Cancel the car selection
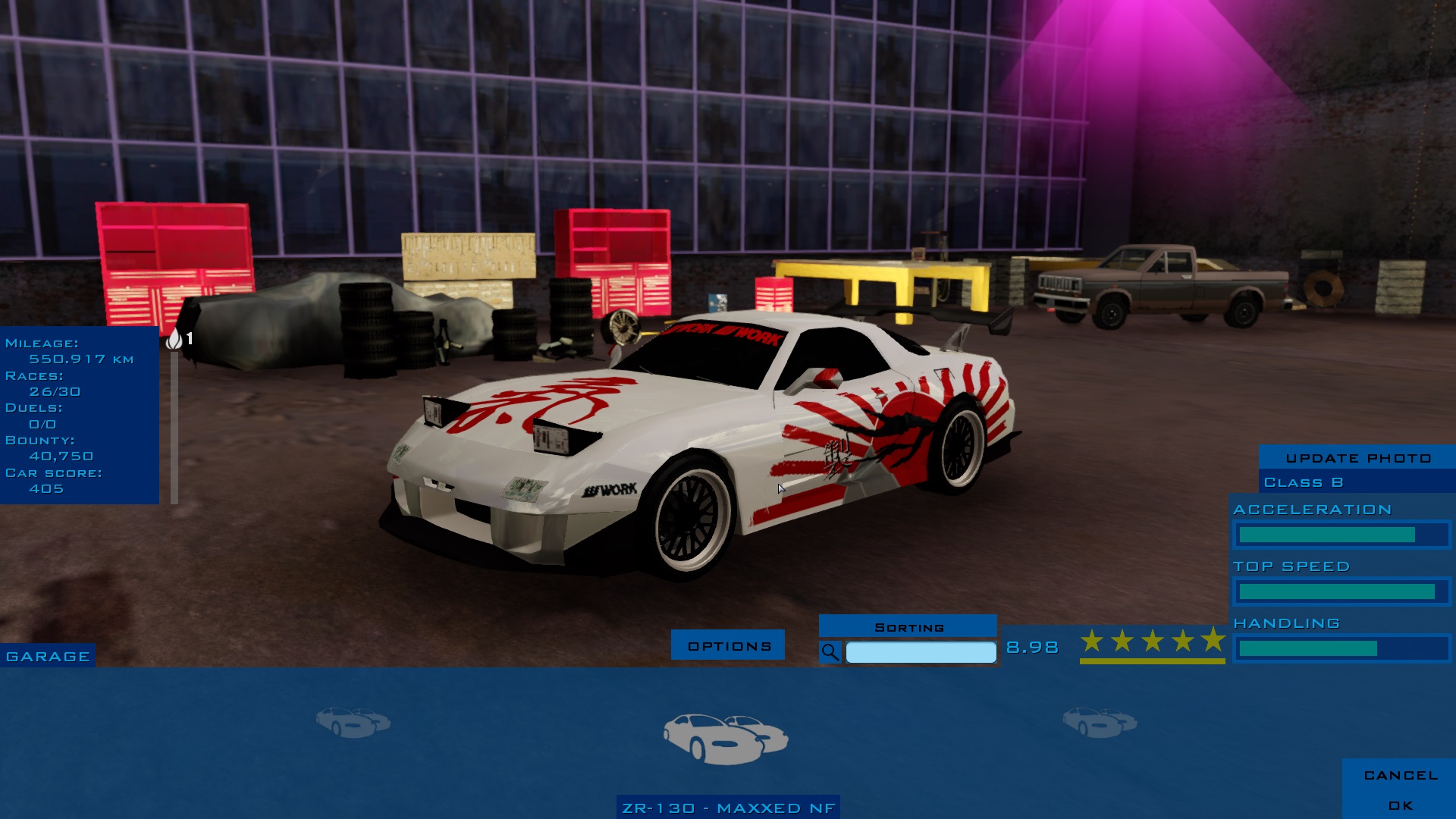The height and width of the screenshot is (819, 1456). (x=1400, y=775)
